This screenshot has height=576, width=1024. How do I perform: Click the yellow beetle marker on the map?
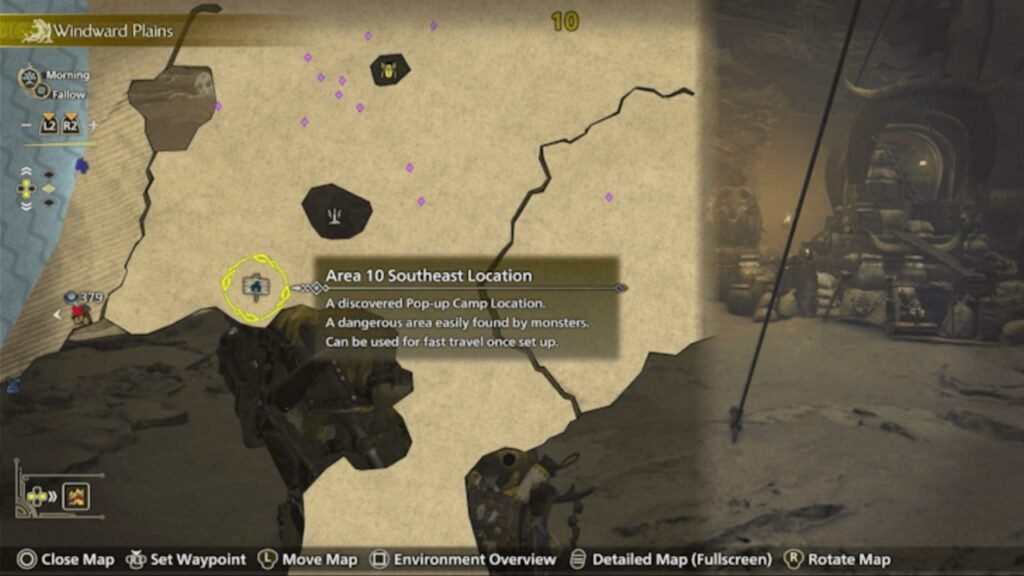tap(388, 70)
